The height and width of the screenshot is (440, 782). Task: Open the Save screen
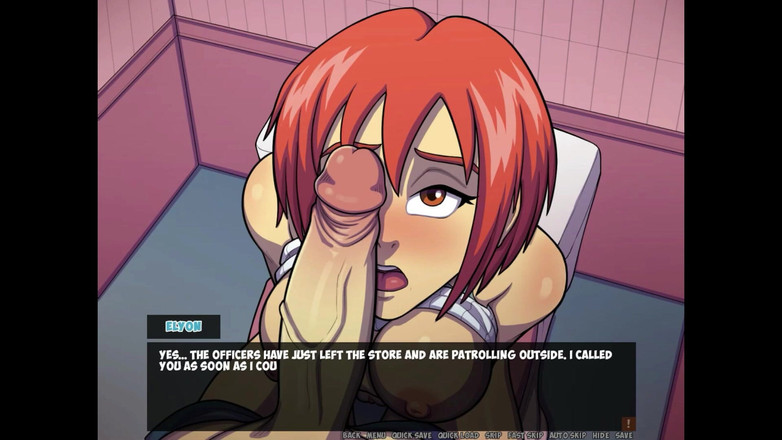[x=624, y=435]
